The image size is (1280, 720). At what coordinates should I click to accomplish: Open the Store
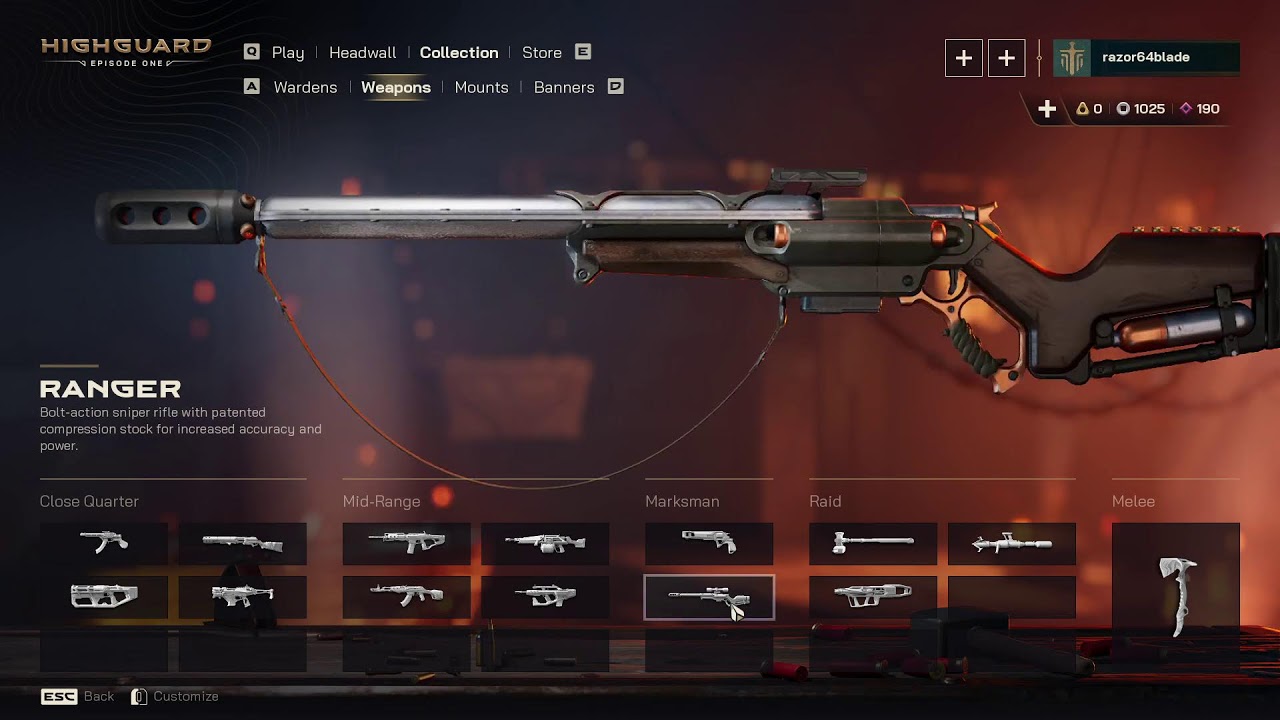click(542, 53)
